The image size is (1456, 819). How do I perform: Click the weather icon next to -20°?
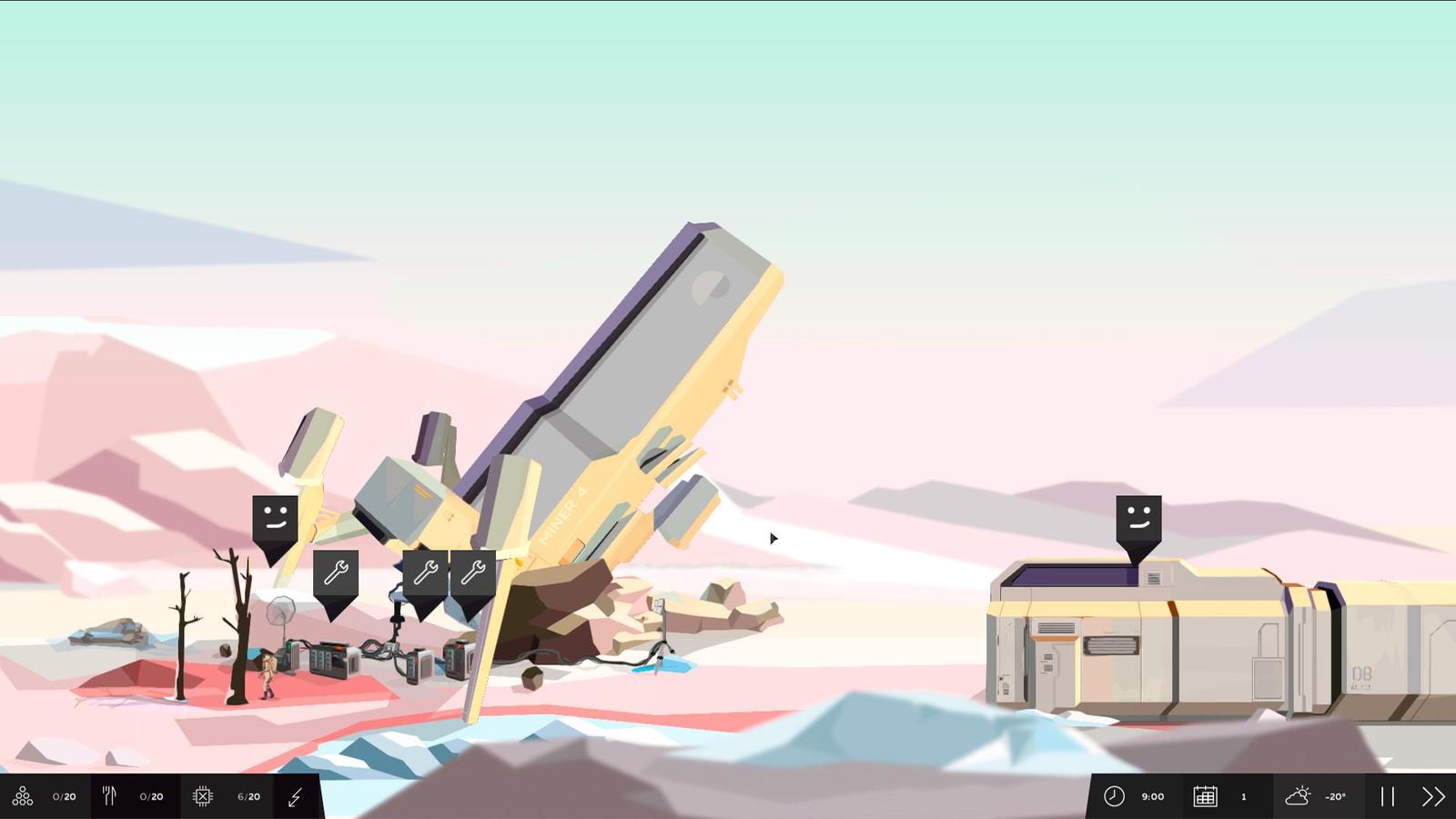1299,796
